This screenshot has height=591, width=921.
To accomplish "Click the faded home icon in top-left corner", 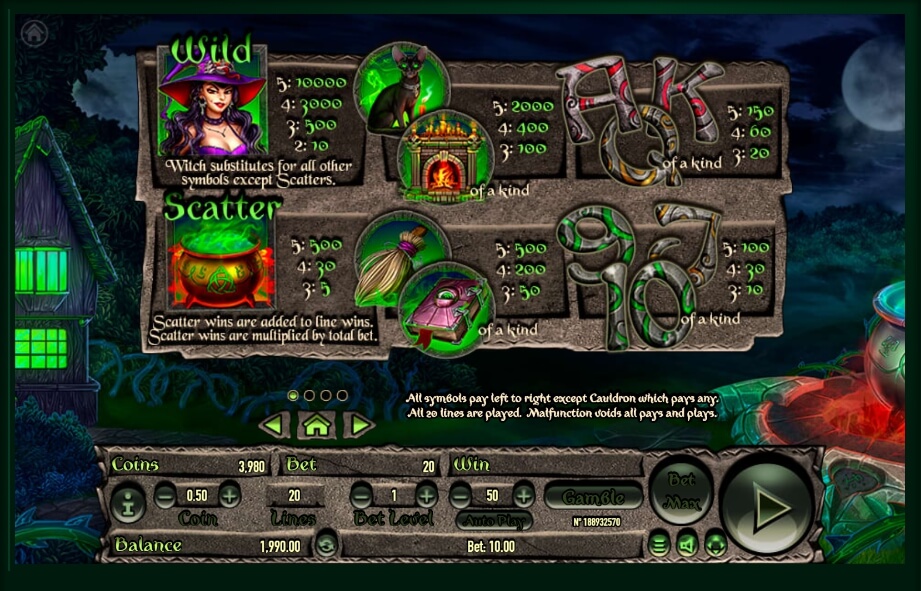I will pos(34,33).
